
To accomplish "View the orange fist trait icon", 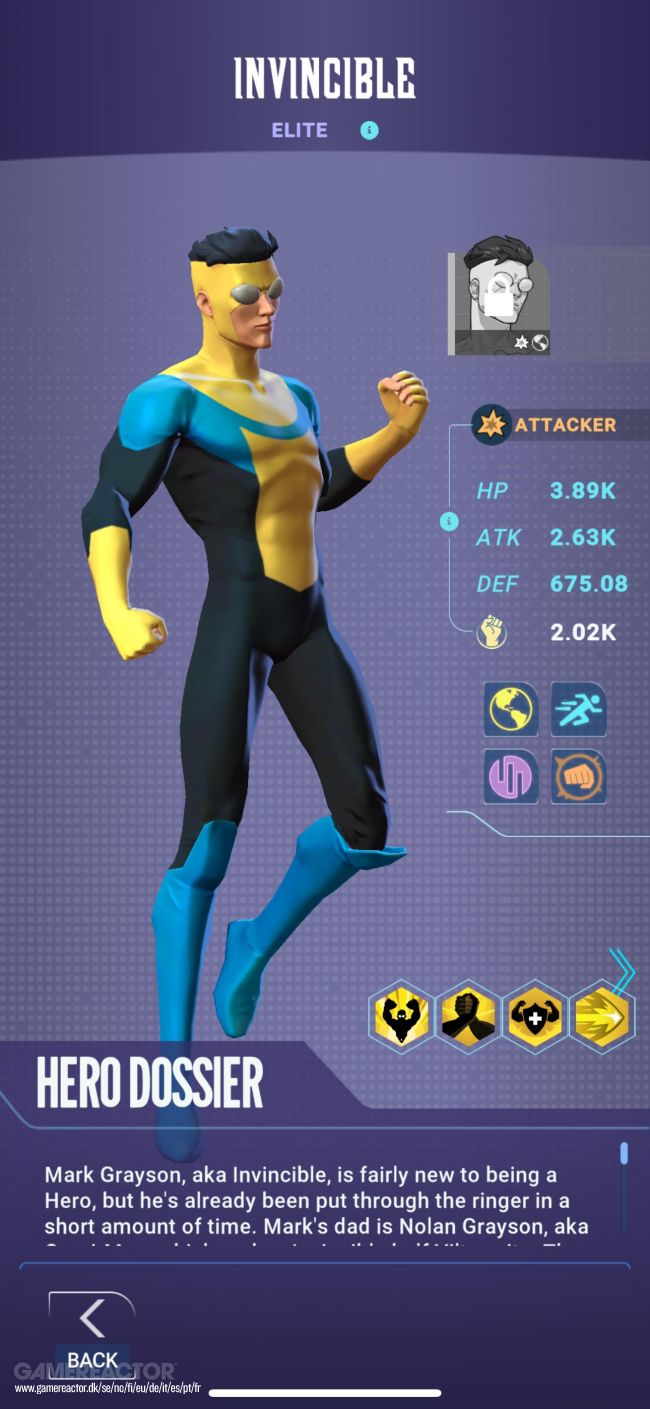I will pyautogui.click(x=578, y=776).
